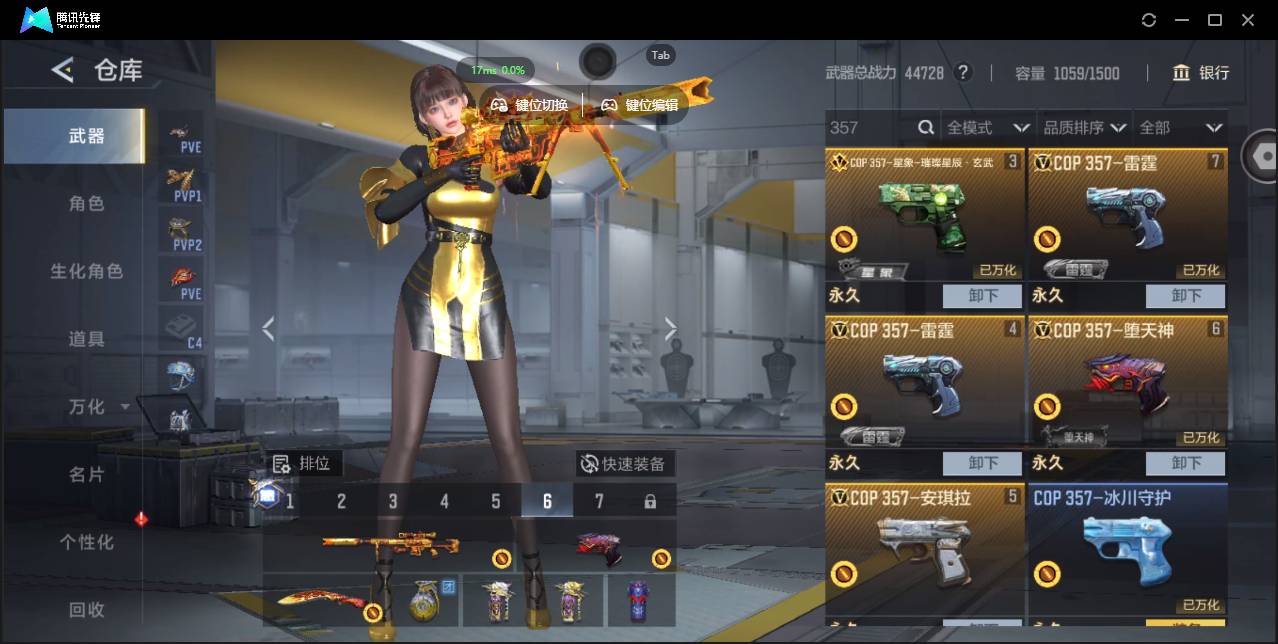Go back using the 仓库 back arrow
Image resolution: width=1278 pixels, height=644 pixels.
coord(63,70)
